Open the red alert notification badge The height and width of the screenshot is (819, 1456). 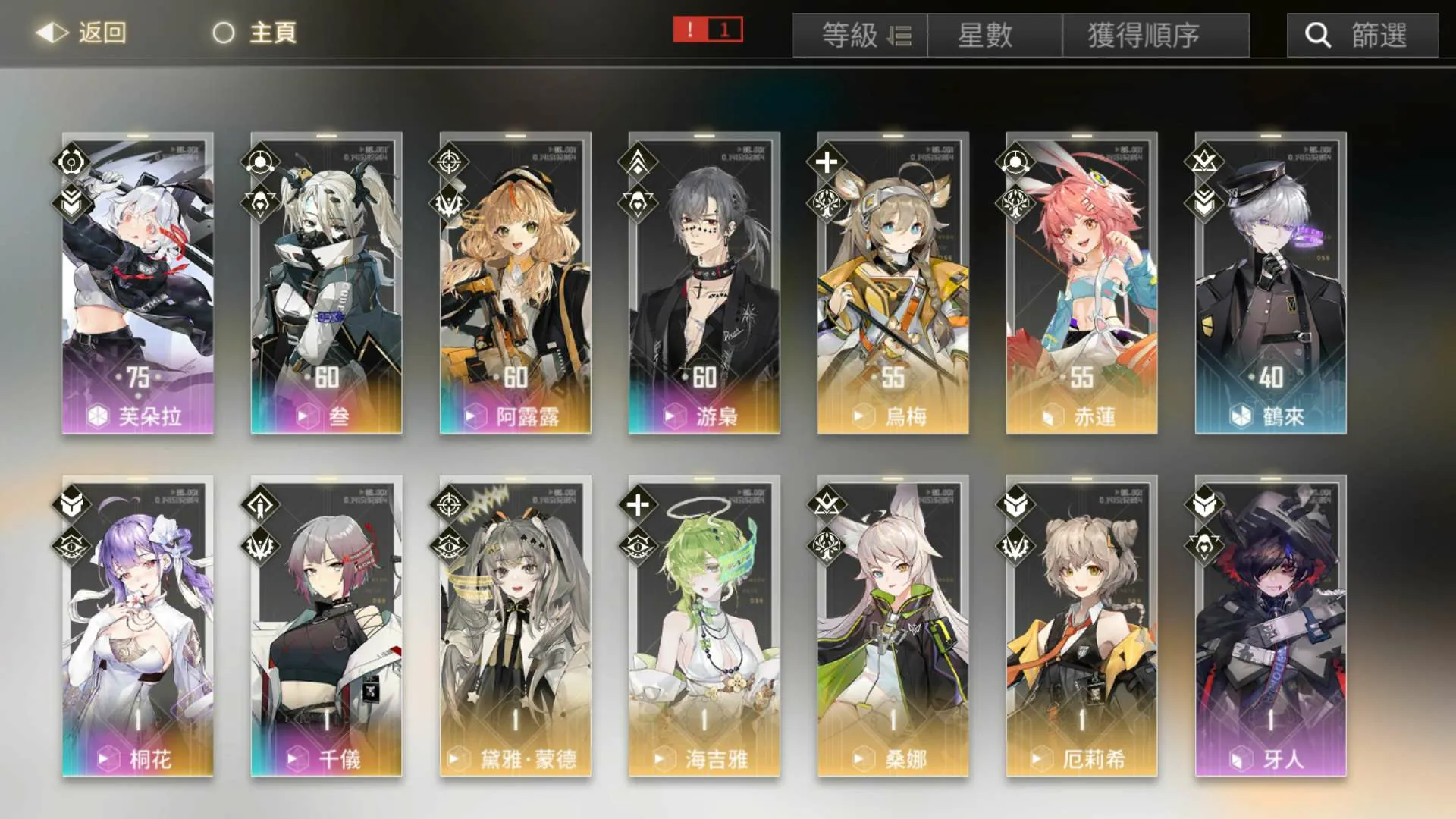click(x=708, y=30)
